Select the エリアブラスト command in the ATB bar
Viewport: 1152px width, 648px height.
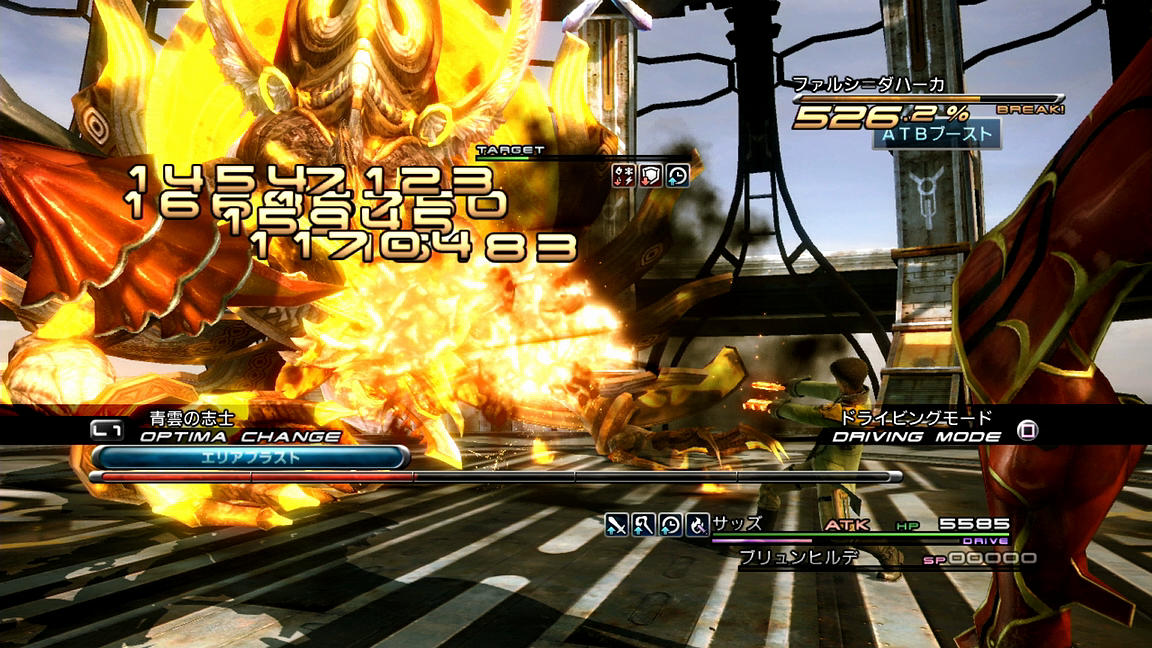click(x=250, y=457)
